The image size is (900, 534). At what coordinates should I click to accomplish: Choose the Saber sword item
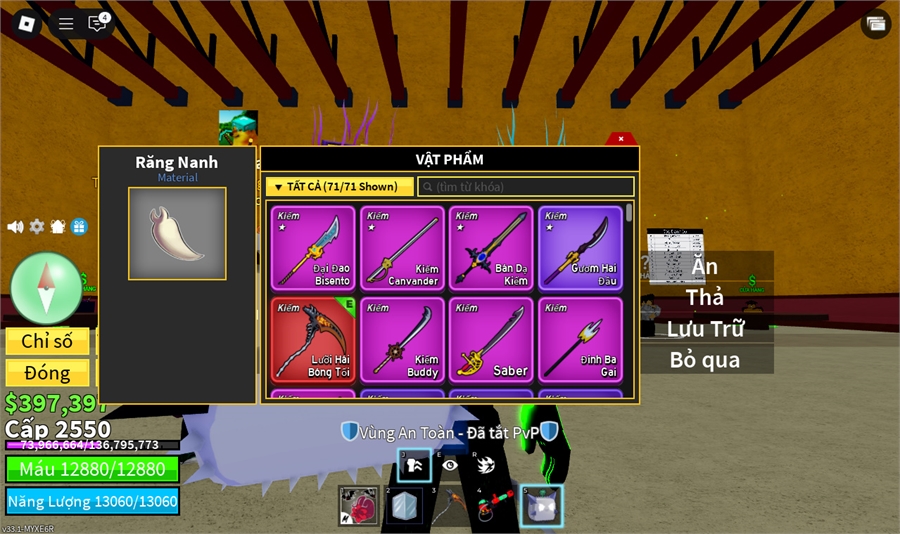[x=491, y=339]
